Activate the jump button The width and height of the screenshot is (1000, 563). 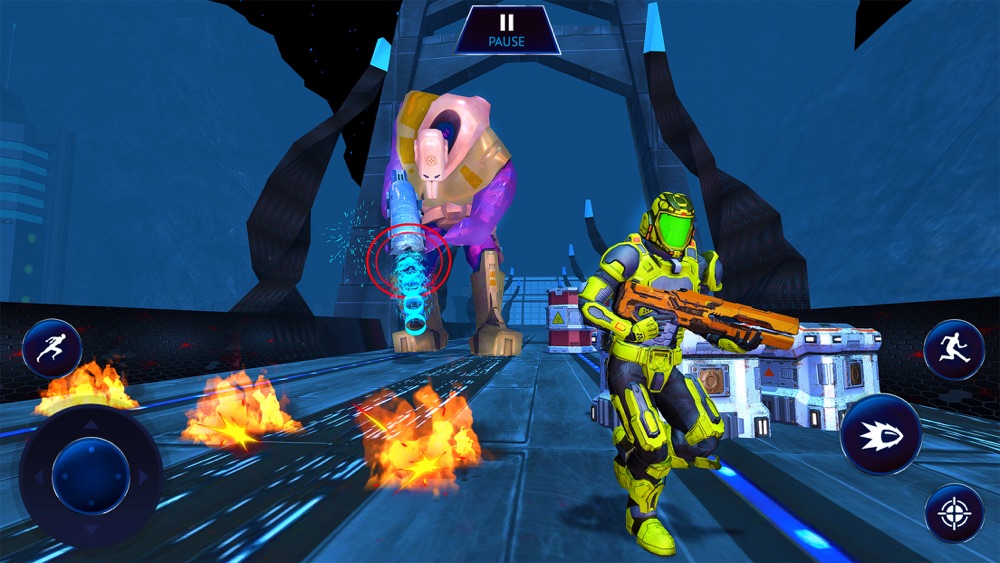953,349
